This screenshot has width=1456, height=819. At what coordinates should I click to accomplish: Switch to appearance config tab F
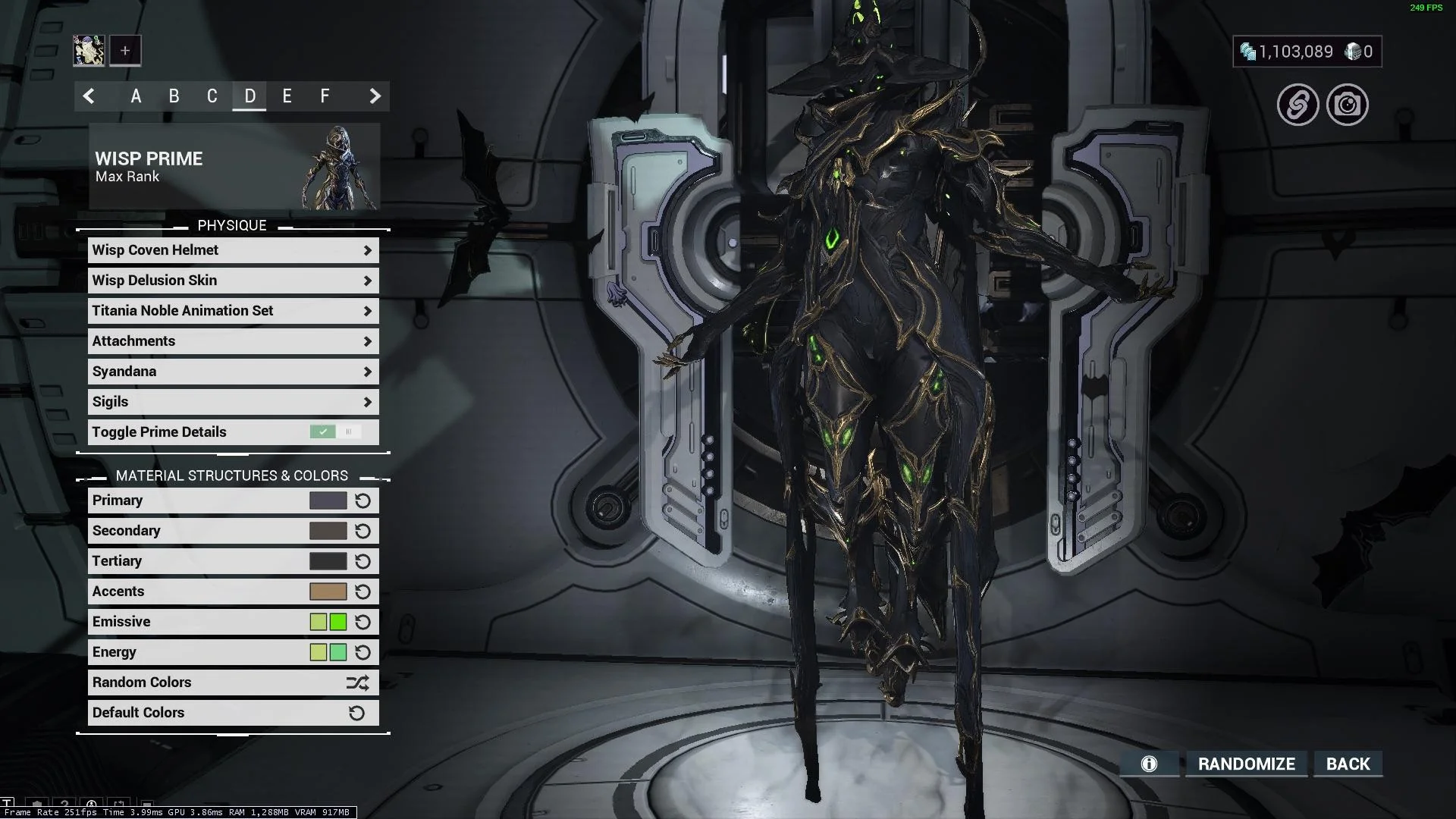[325, 96]
